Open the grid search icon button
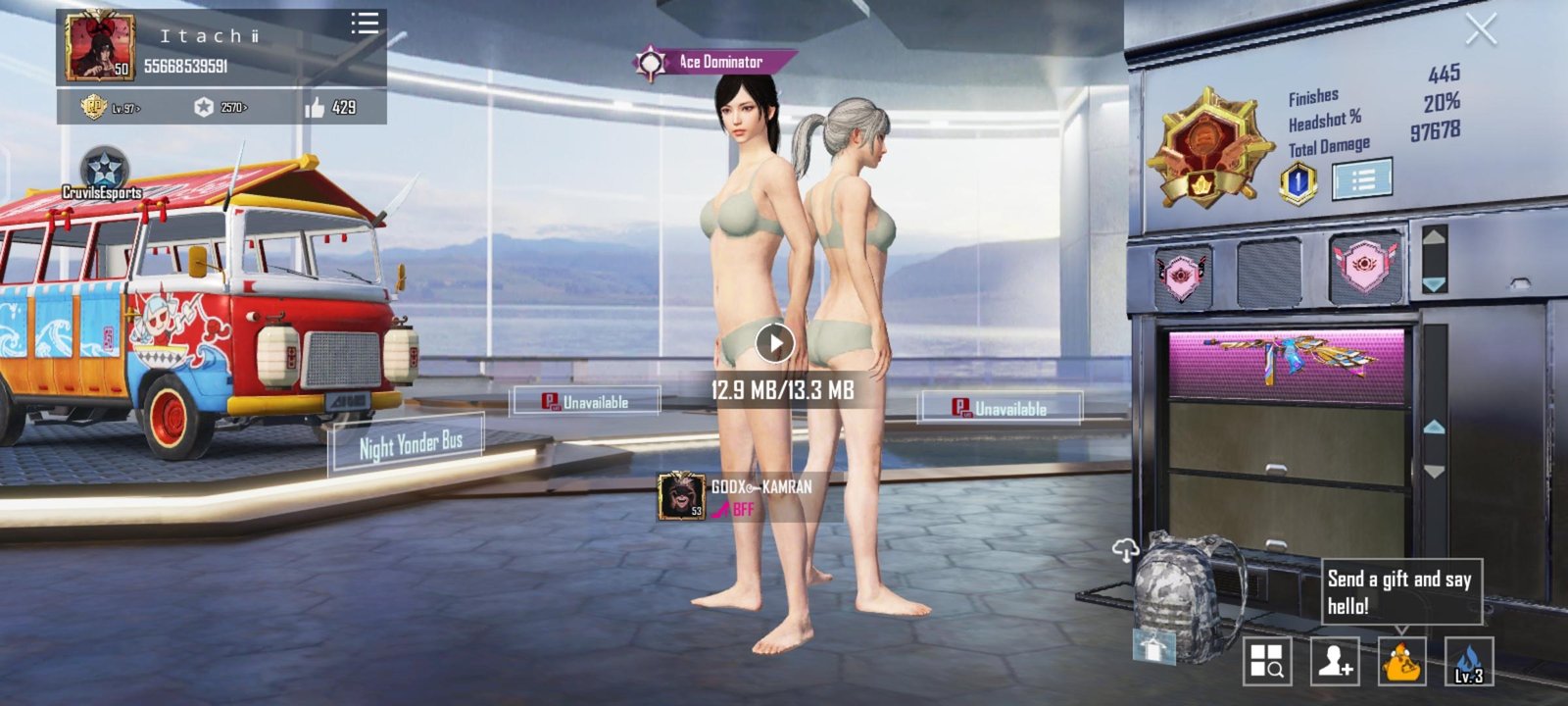 click(1267, 661)
